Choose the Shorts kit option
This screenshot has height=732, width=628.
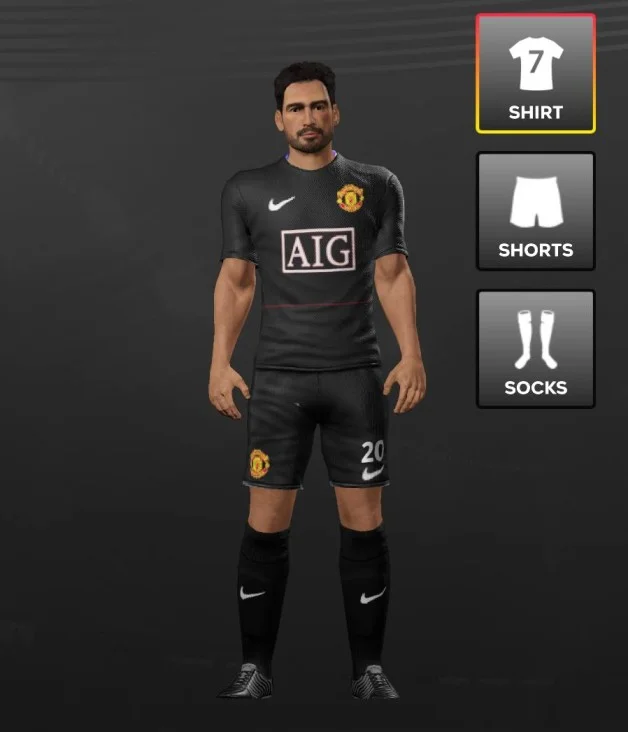pos(535,211)
